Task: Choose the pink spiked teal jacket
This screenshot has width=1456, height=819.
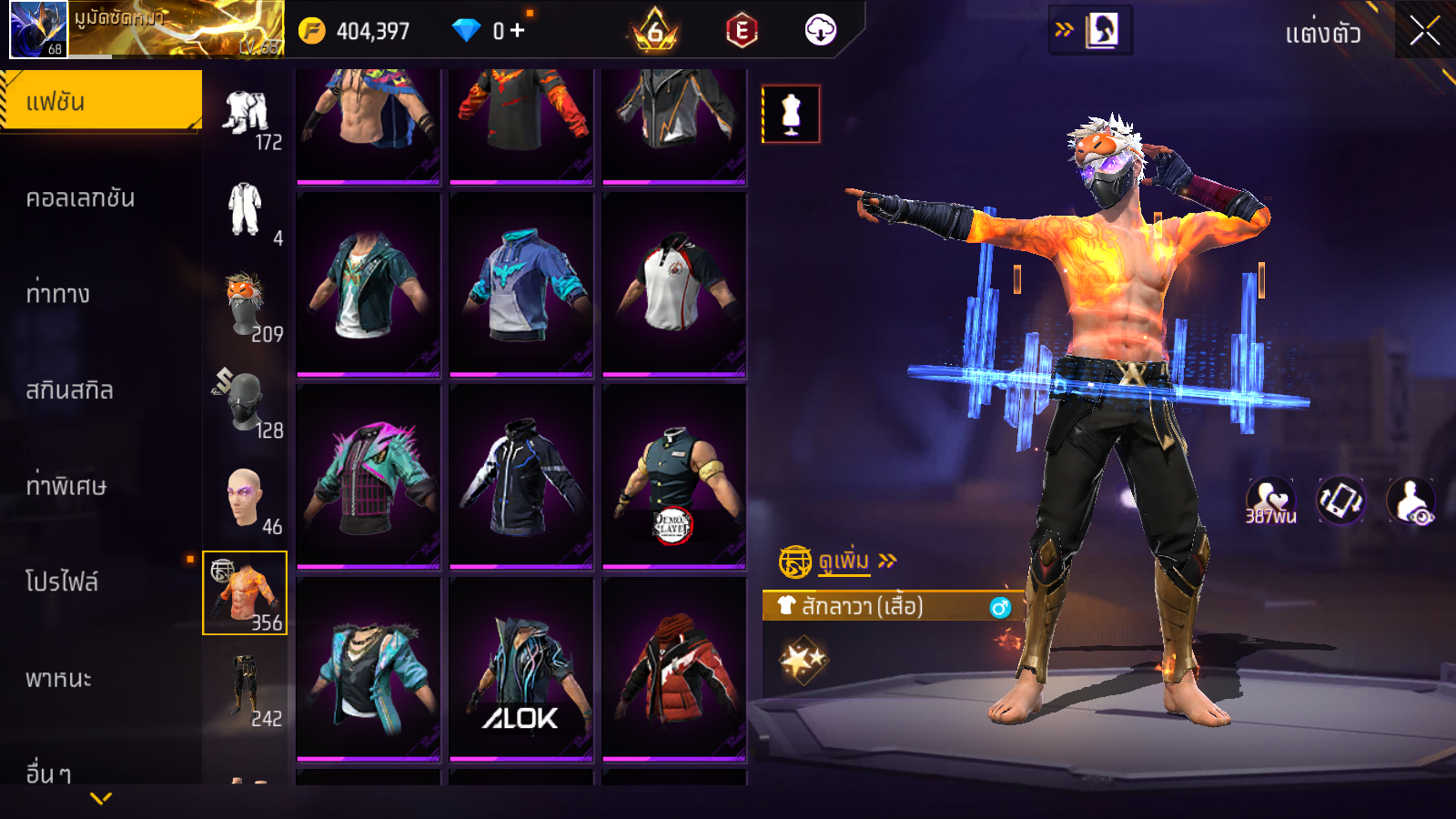Action: pos(368,478)
